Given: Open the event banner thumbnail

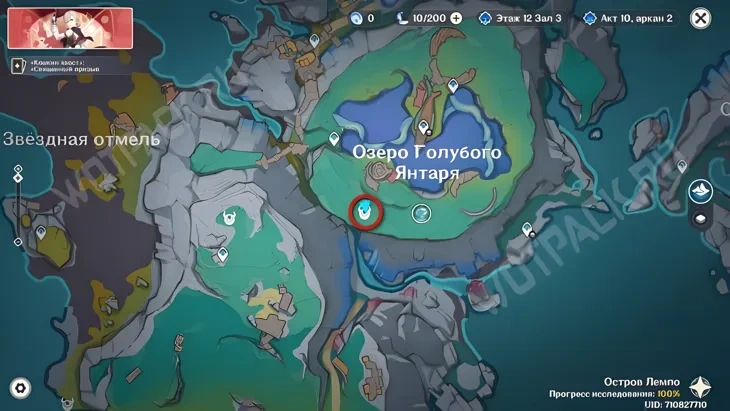Looking at the screenshot, I should (x=56, y=28).
